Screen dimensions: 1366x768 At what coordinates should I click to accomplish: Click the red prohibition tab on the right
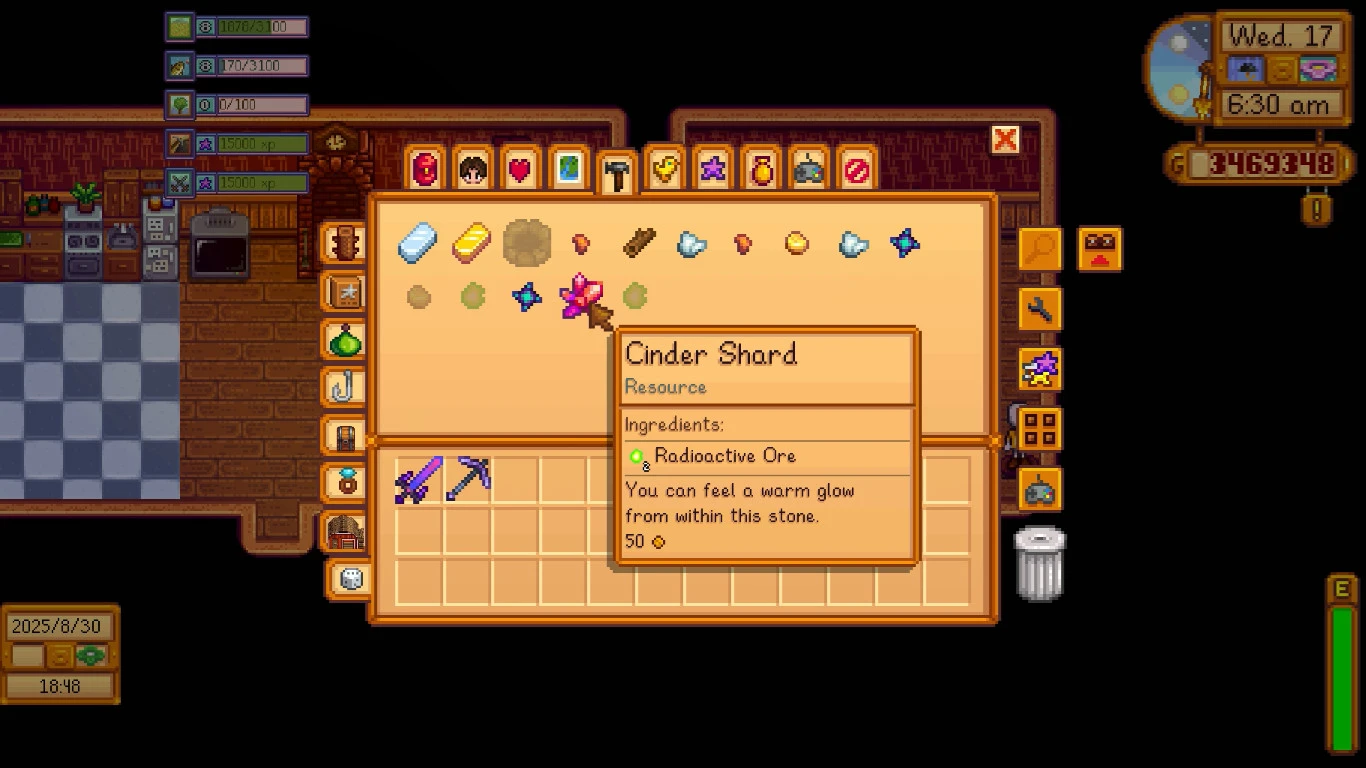pyautogui.click(x=857, y=168)
